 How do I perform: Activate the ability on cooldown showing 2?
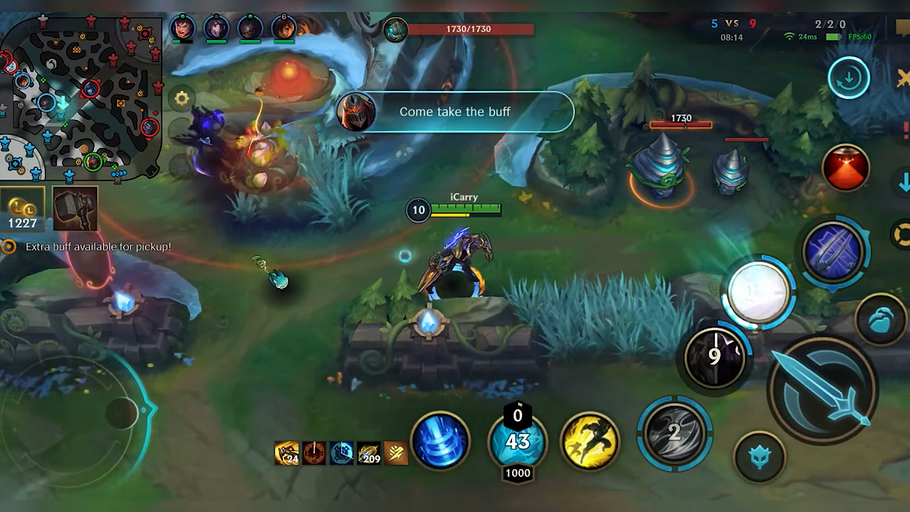(675, 433)
